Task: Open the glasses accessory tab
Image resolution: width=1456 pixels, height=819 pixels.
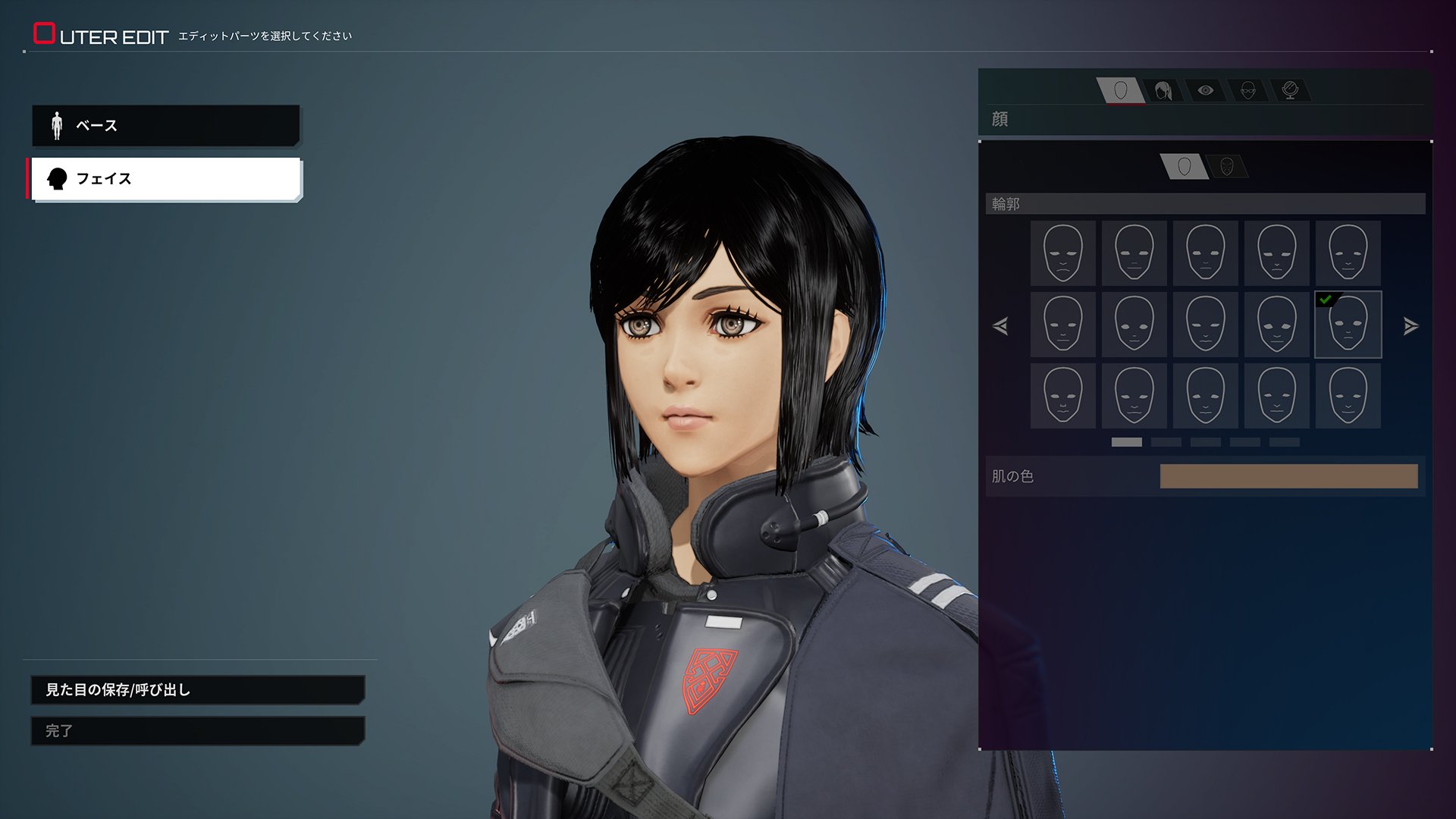Action: 1247,91
